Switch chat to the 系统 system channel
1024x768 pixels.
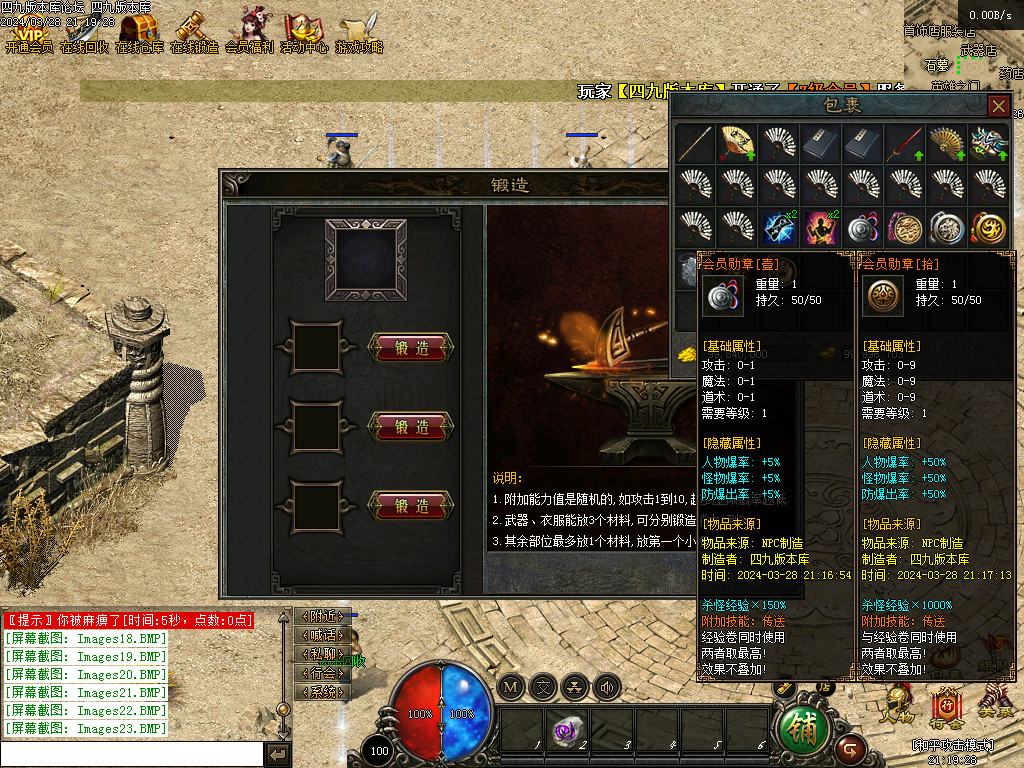(322, 692)
